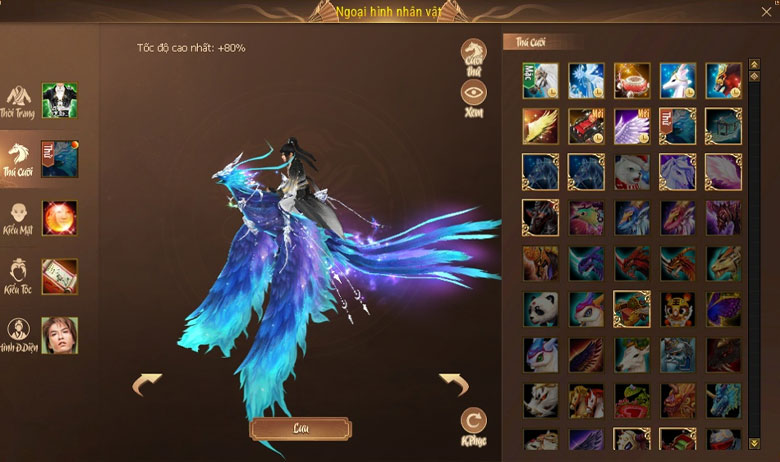
Task: Pick the golden wing mount icon
Action: (x=540, y=126)
